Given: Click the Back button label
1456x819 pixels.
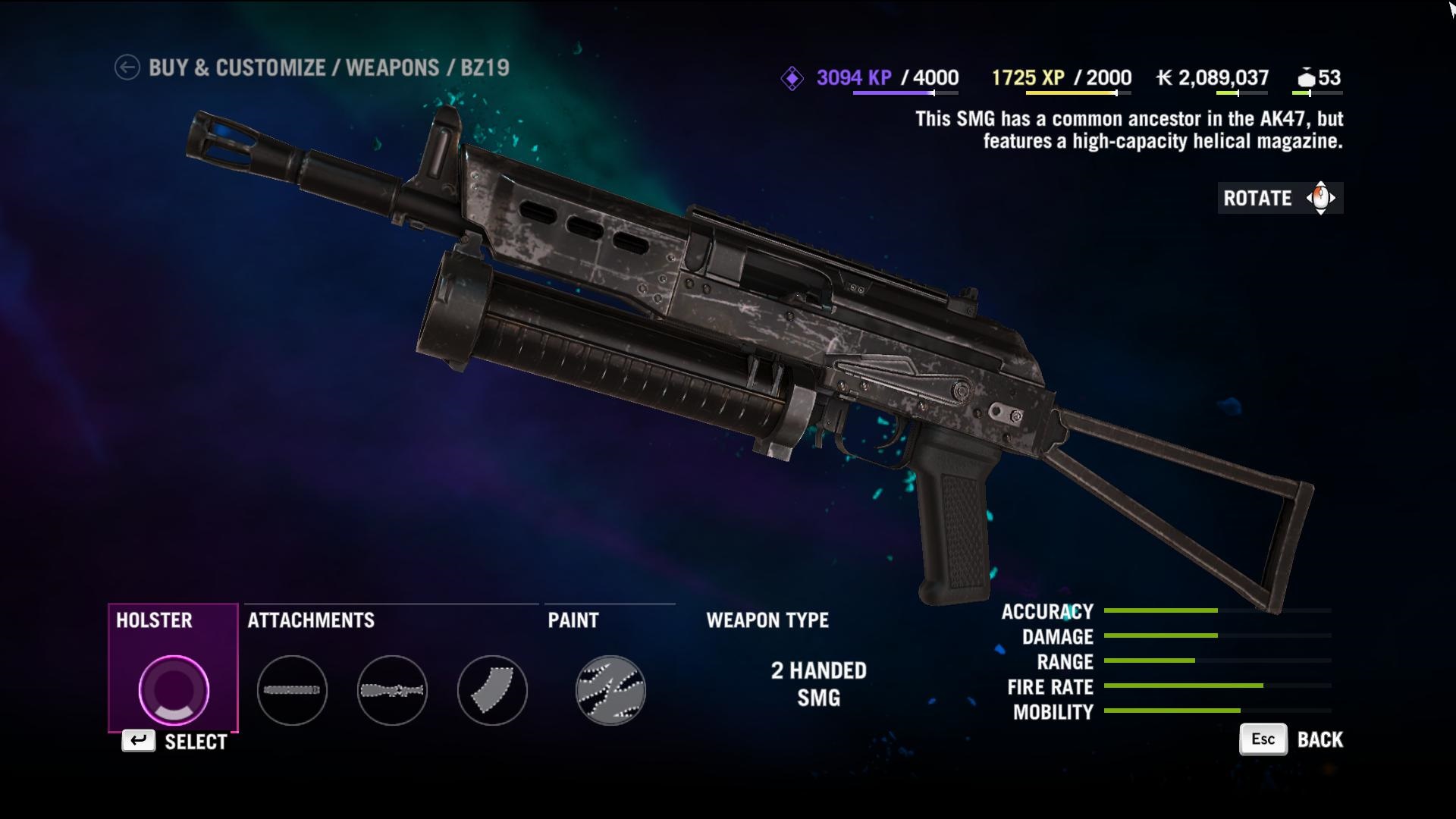Looking at the screenshot, I should pyautogui.click(x=1319, y=740).
